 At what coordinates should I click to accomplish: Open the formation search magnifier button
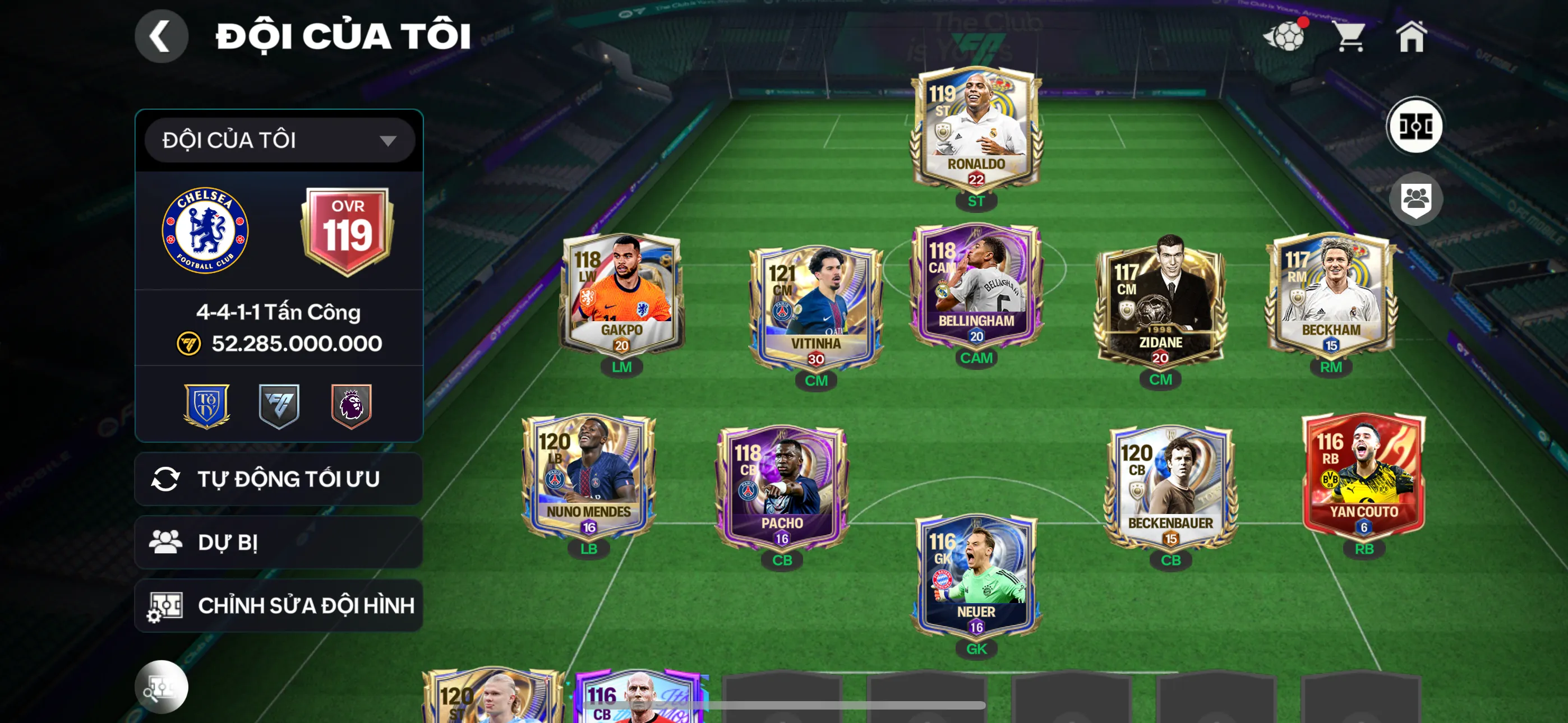tap(162, 687)
